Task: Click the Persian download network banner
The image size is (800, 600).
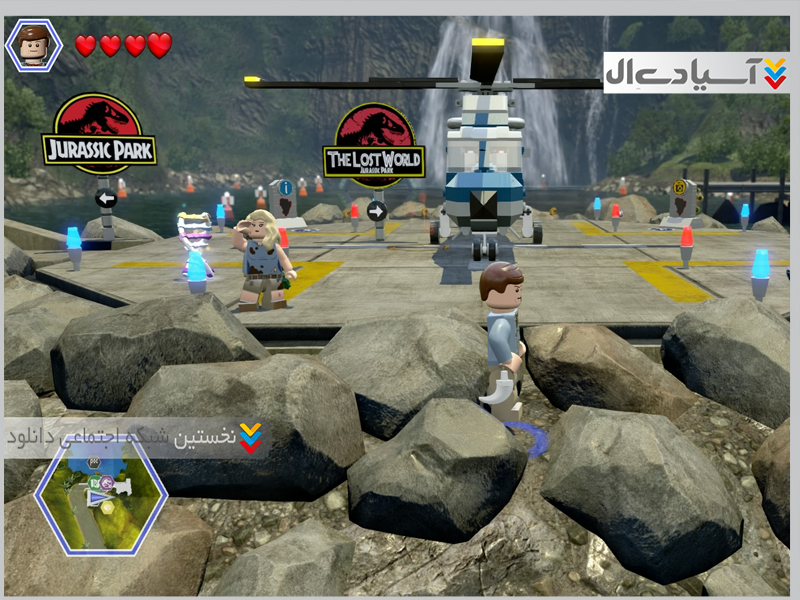Action: 136,437
